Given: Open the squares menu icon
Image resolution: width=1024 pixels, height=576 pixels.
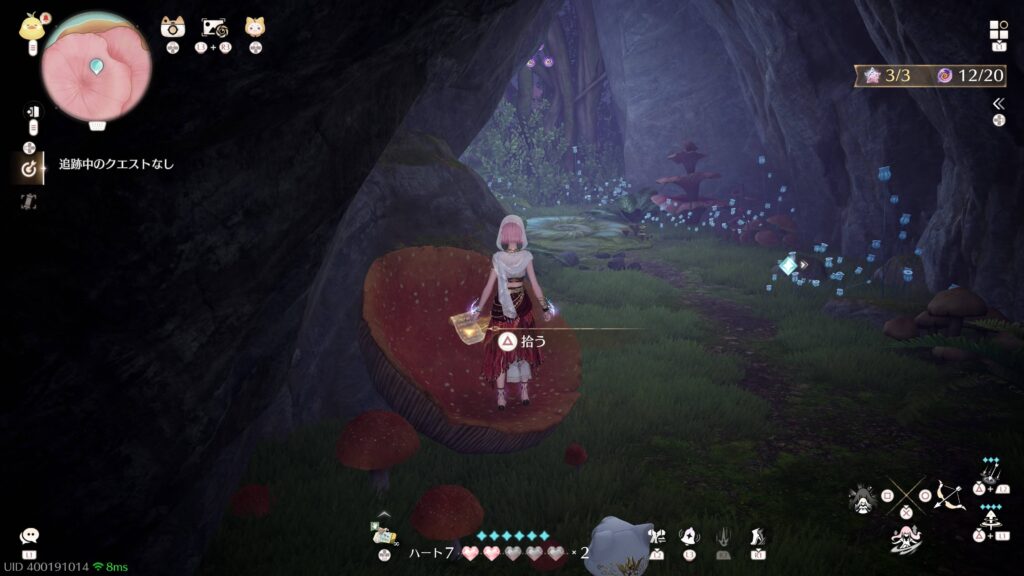Looking at the screenshot, I should pyautogui.click(x=998, y=30).
